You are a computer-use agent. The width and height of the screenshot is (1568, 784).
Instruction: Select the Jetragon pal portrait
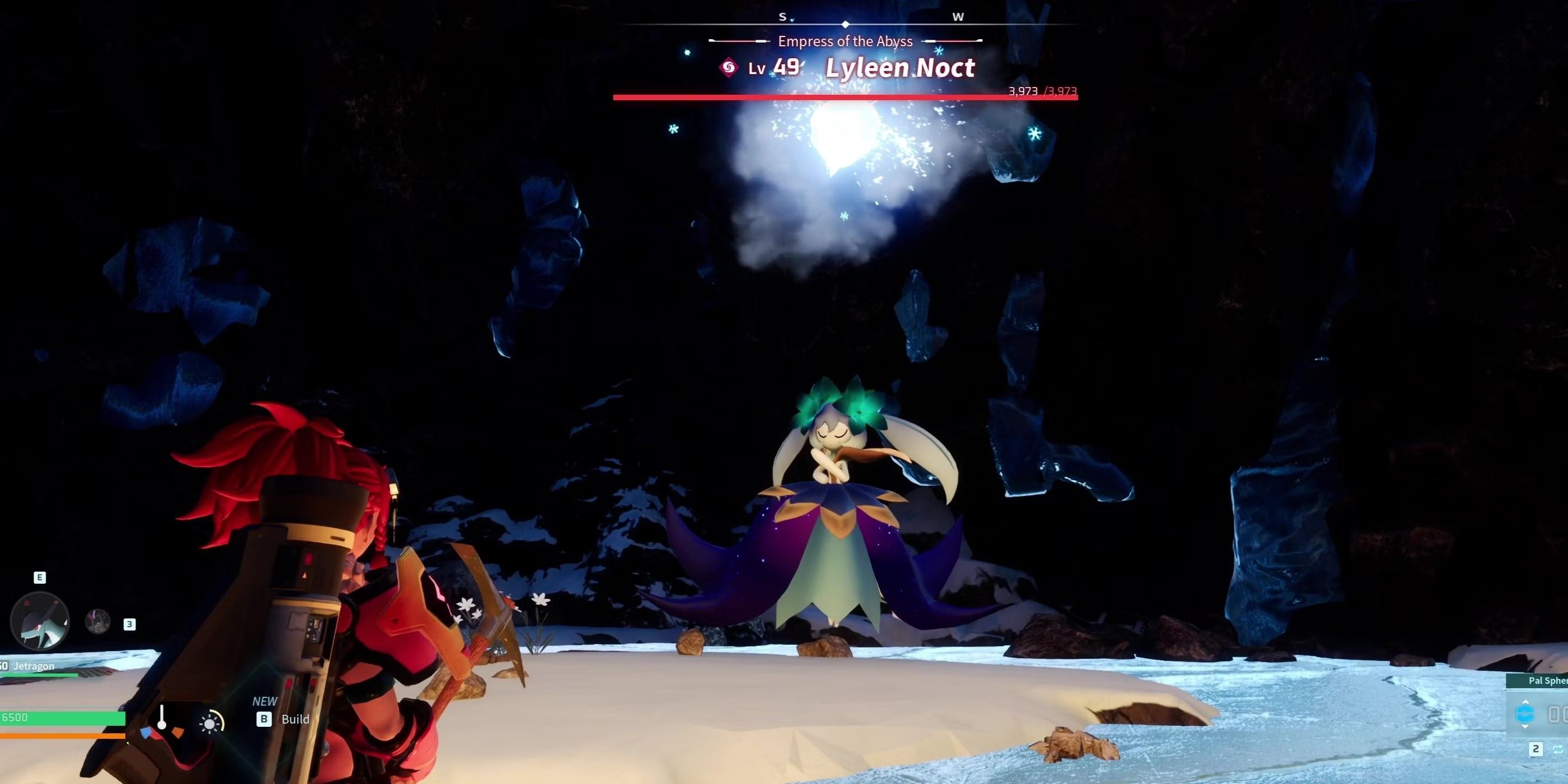click(x=40, y=621)
